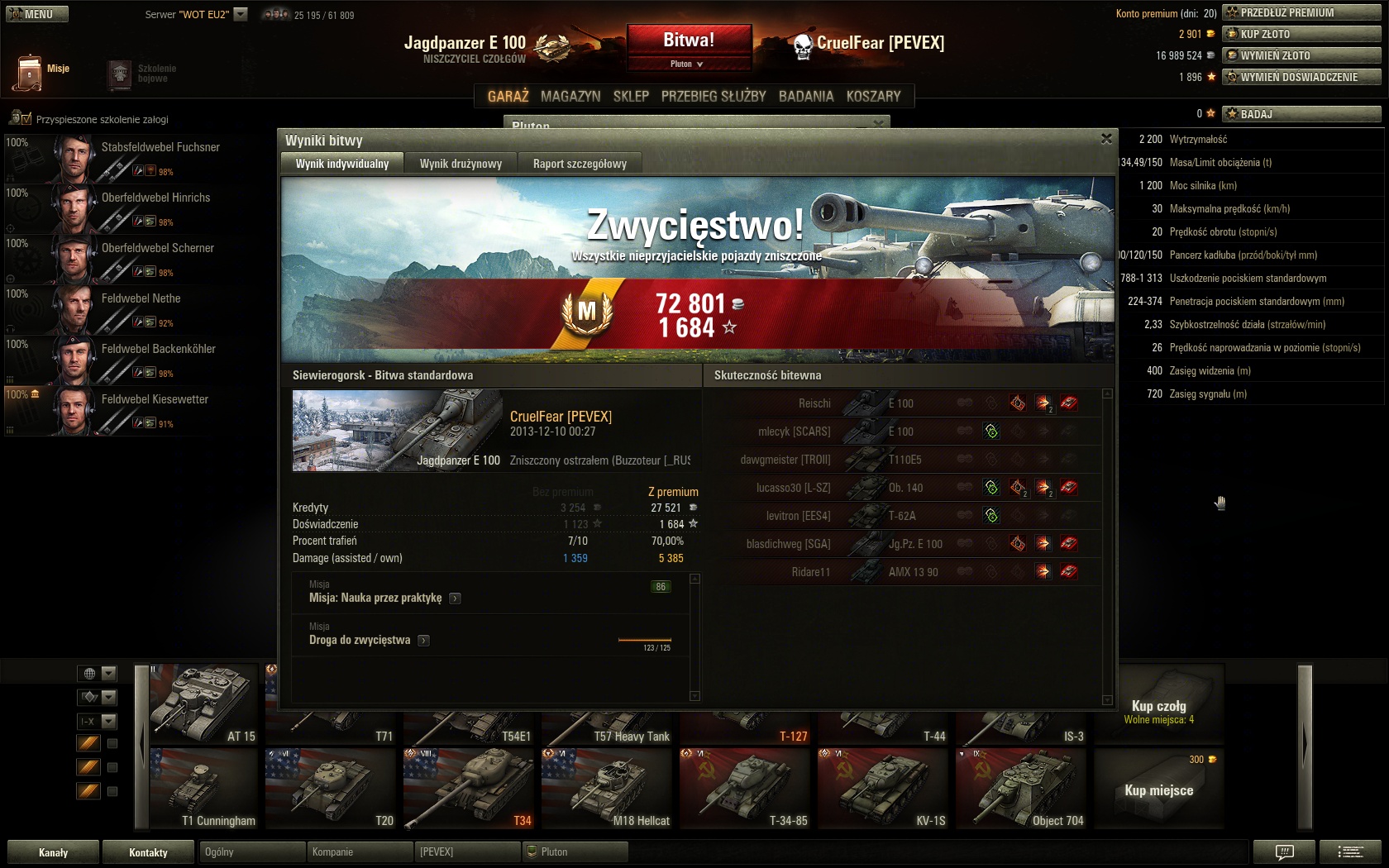
Task: Go to the MAGAZYN section
Action: [x=570, y=96]
